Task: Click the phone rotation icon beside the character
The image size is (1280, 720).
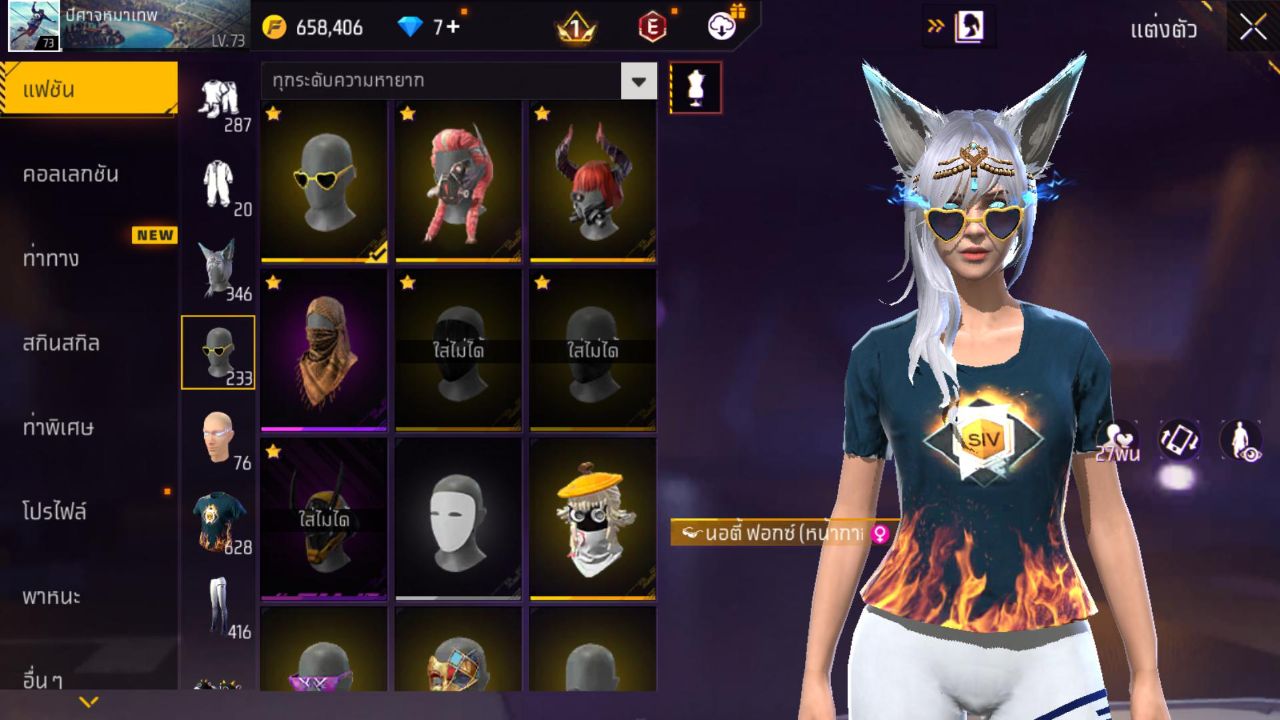Action: pos(1179,438)
